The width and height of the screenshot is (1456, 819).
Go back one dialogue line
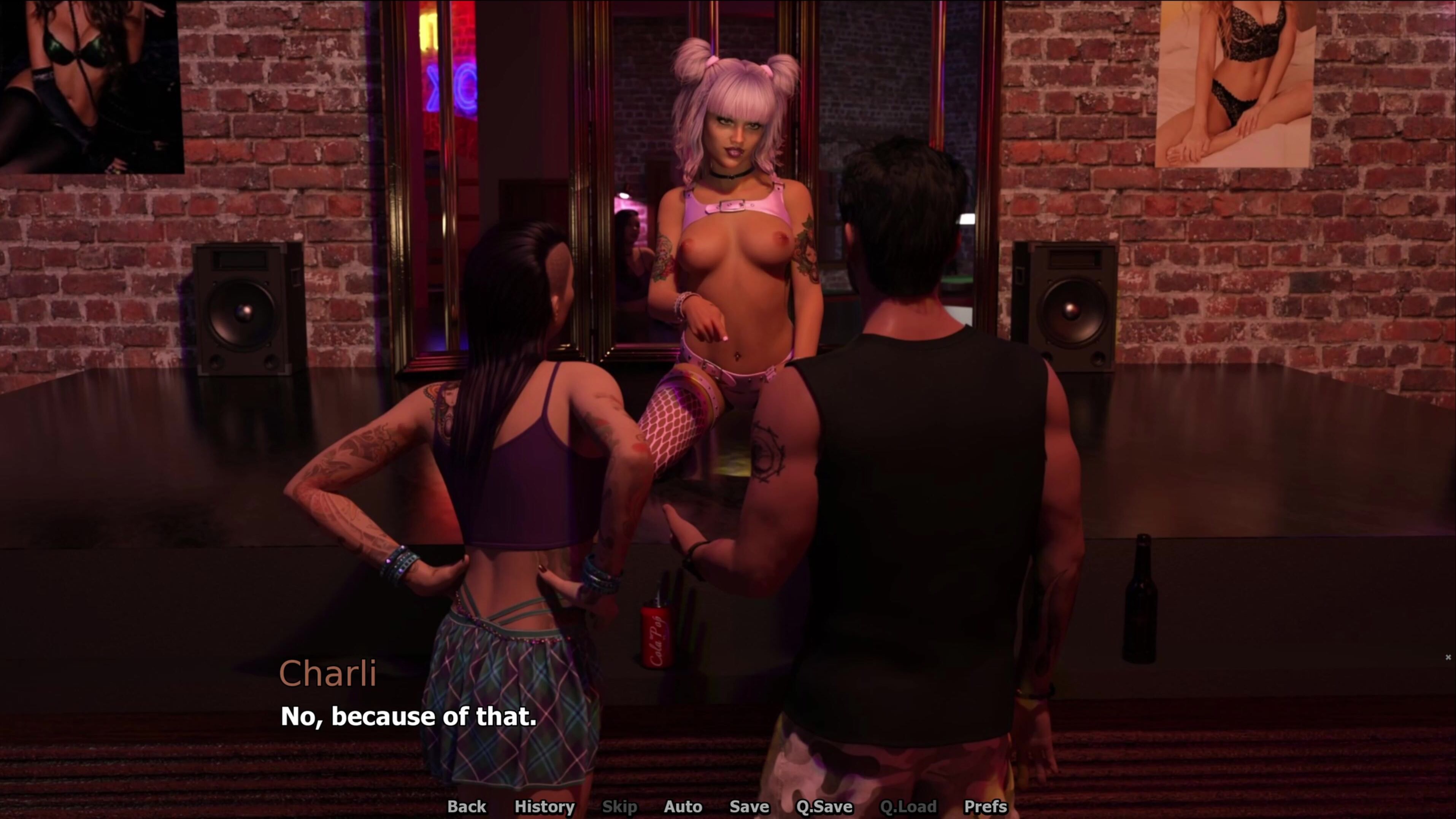pos(466,806)
